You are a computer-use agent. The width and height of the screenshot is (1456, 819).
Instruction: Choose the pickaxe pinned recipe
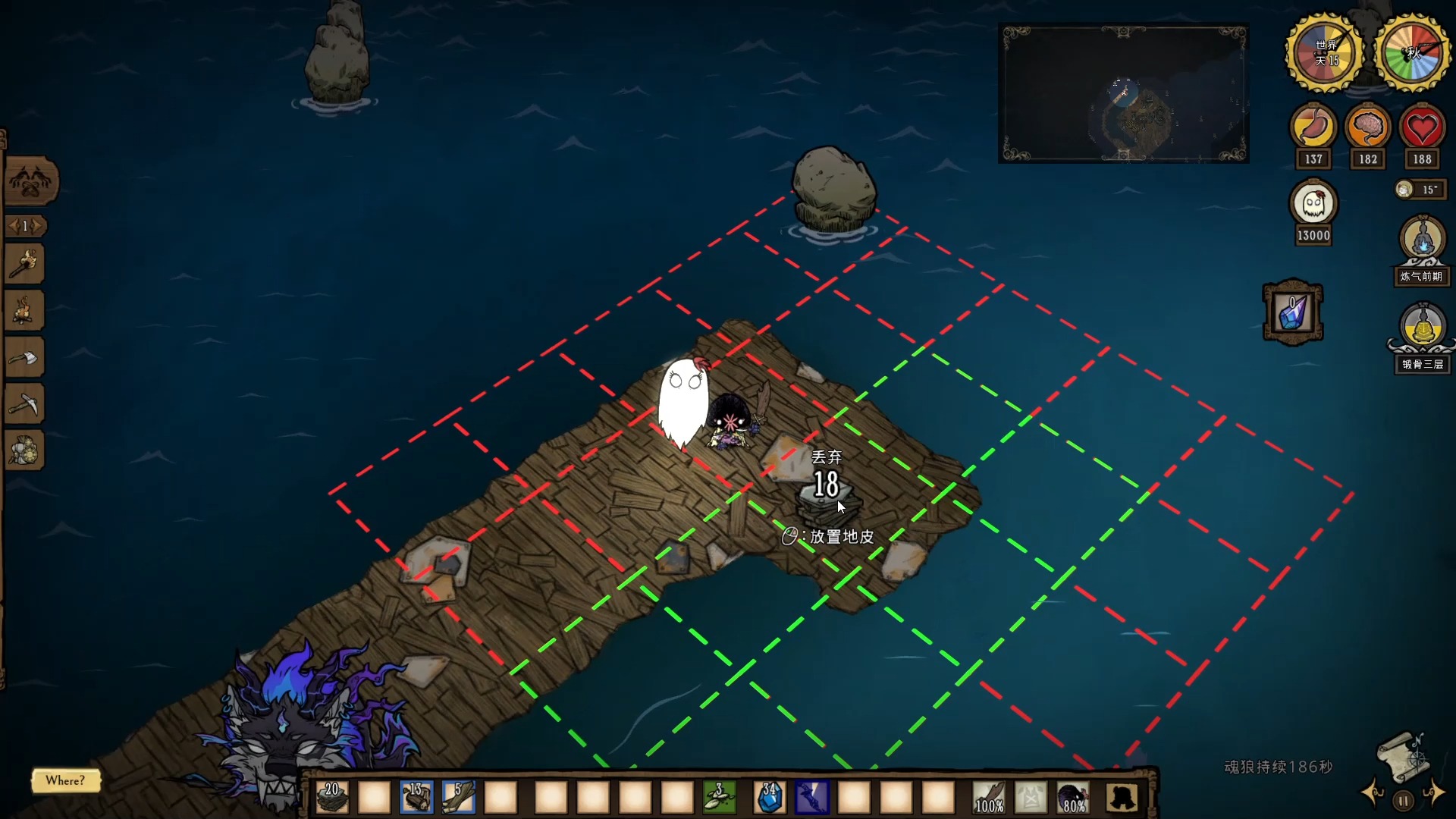(24, 405)
